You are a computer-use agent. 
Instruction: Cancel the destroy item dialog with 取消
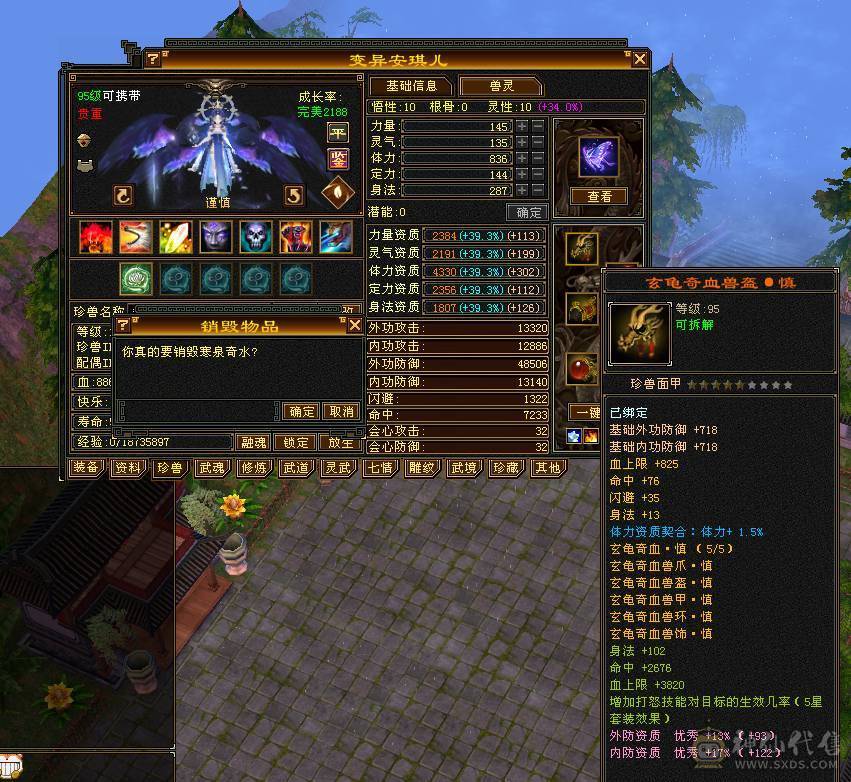click(x=341, y=411)
